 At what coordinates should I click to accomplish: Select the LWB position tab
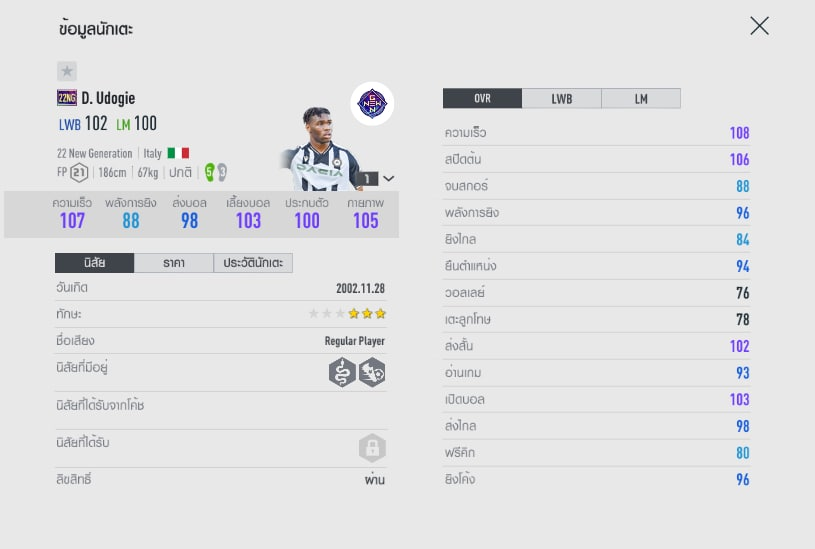[x=562, y=98]
